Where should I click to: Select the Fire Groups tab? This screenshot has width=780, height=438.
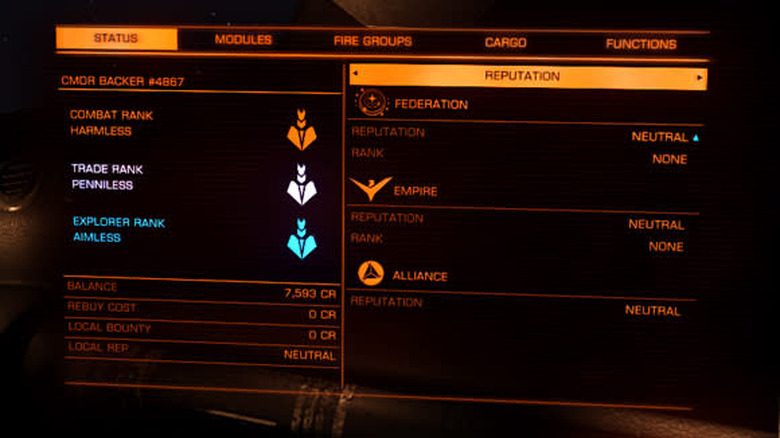coord(372,42)
